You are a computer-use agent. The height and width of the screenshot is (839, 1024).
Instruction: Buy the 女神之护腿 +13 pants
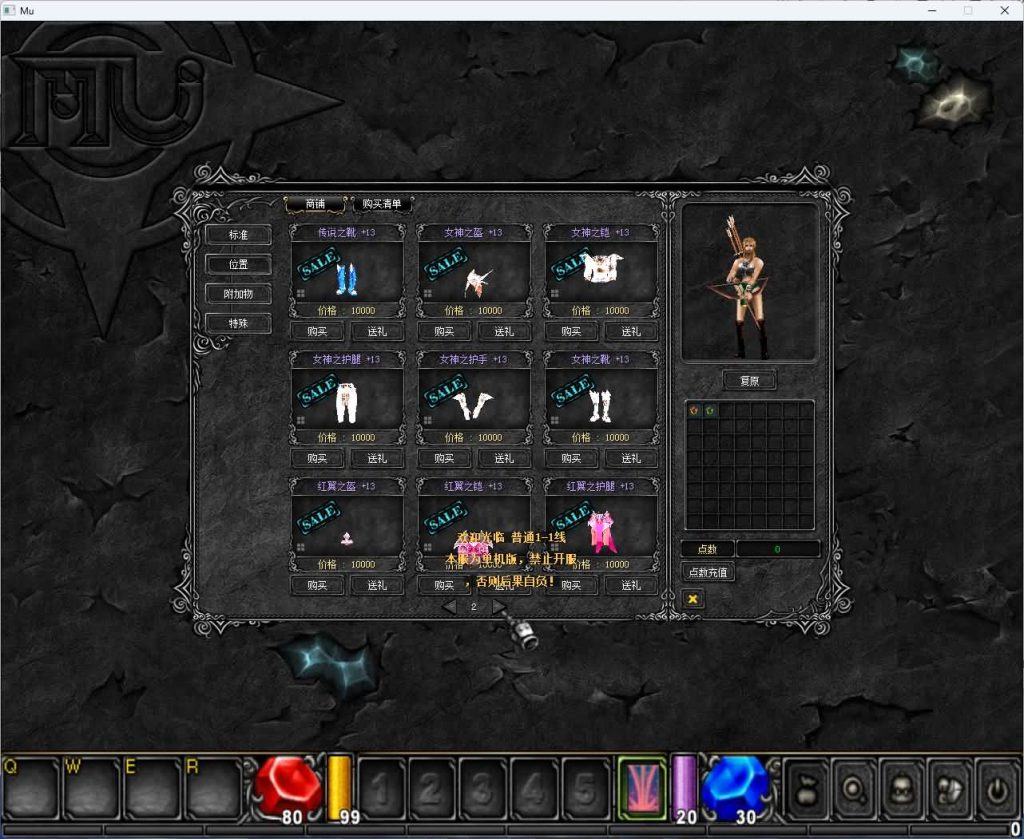pos(317,458)
